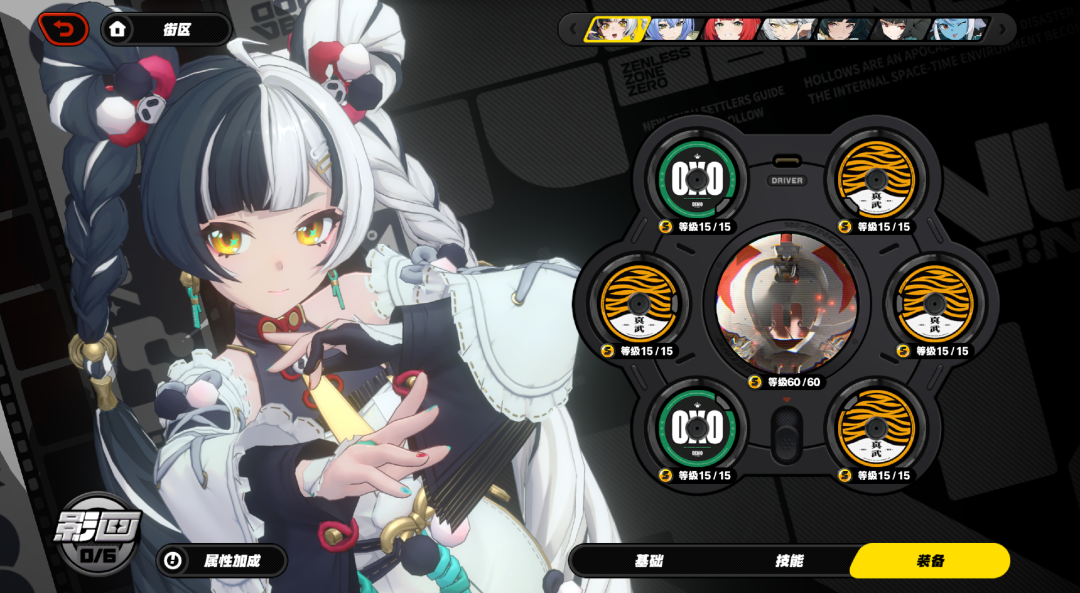
Task: Select the 装备 tab
Action: tap(930, 561)
